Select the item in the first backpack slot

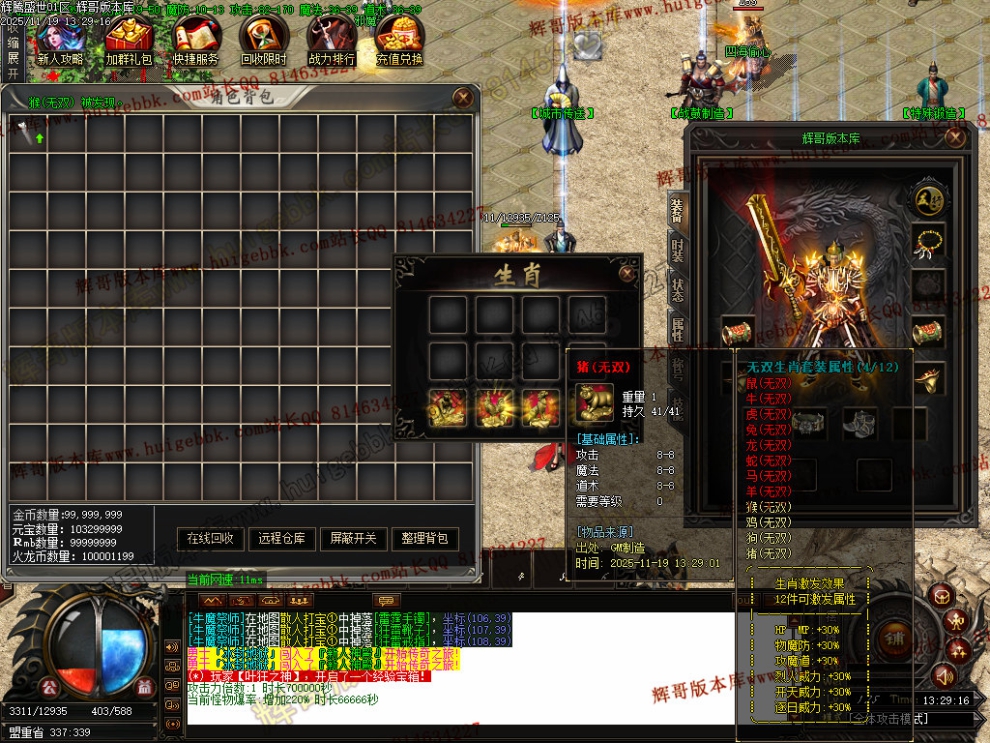point(28,133)
